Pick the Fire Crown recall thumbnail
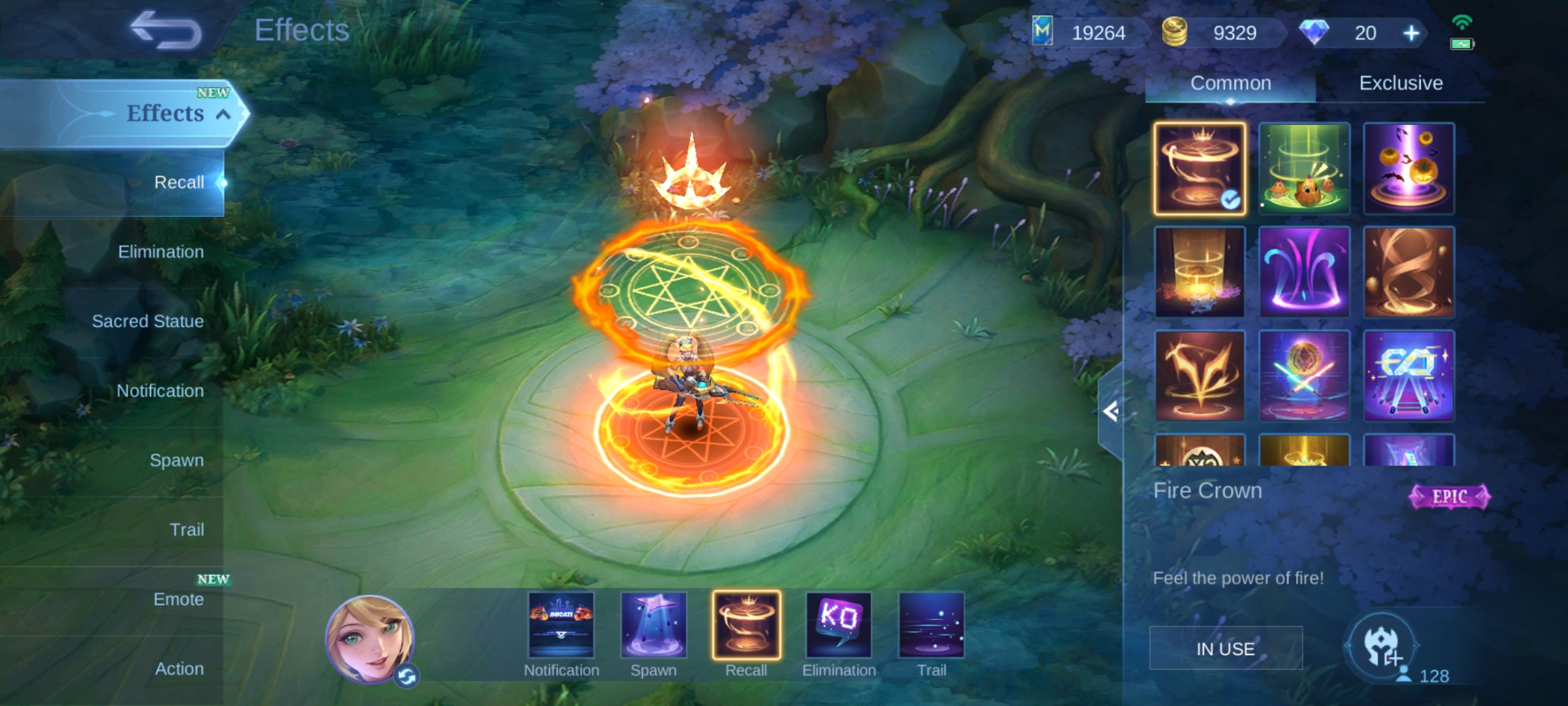Viewport: 1568px width, 706px height. coord(1200,169)
